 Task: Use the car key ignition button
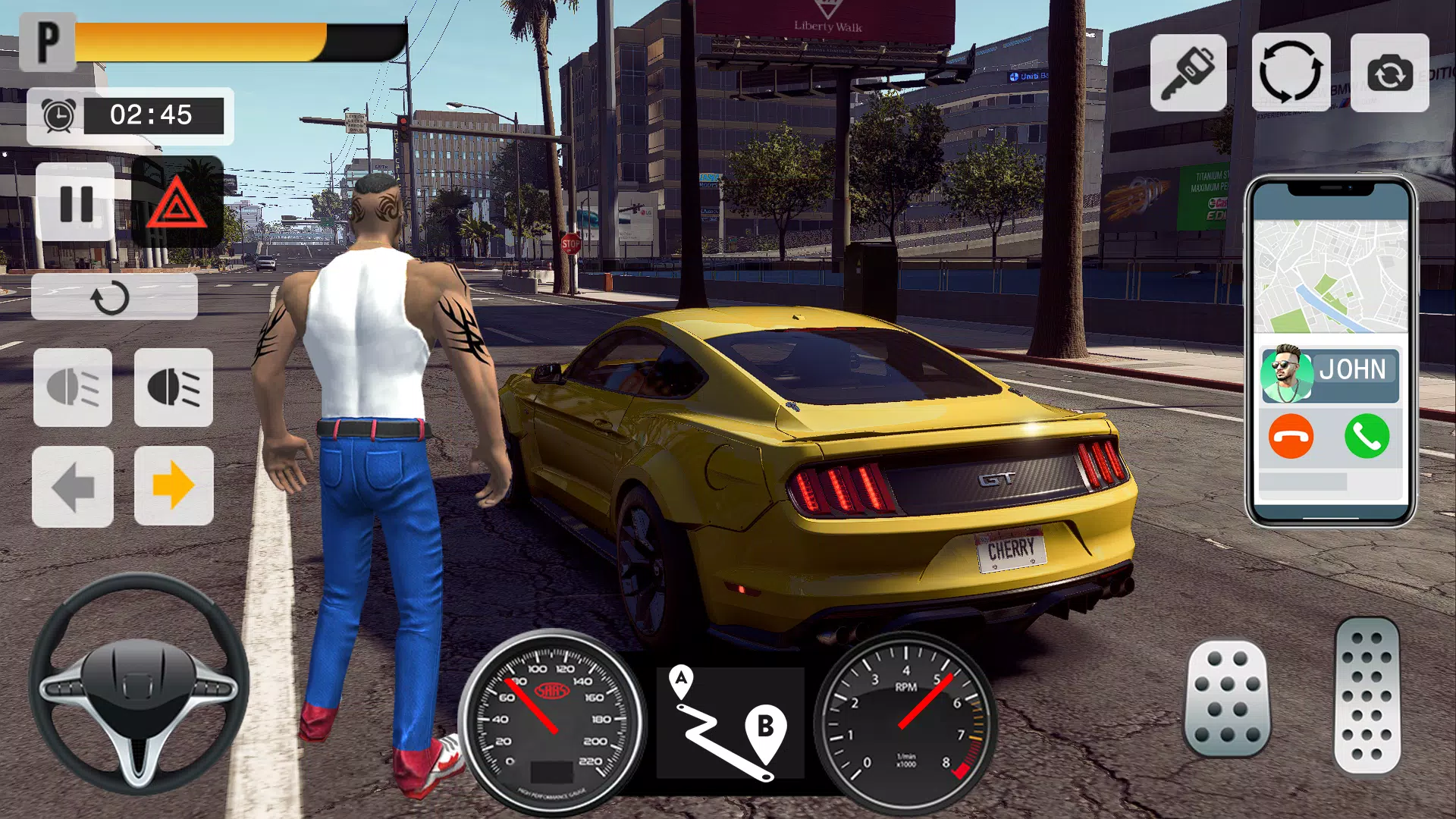(x=1188, y=73)
